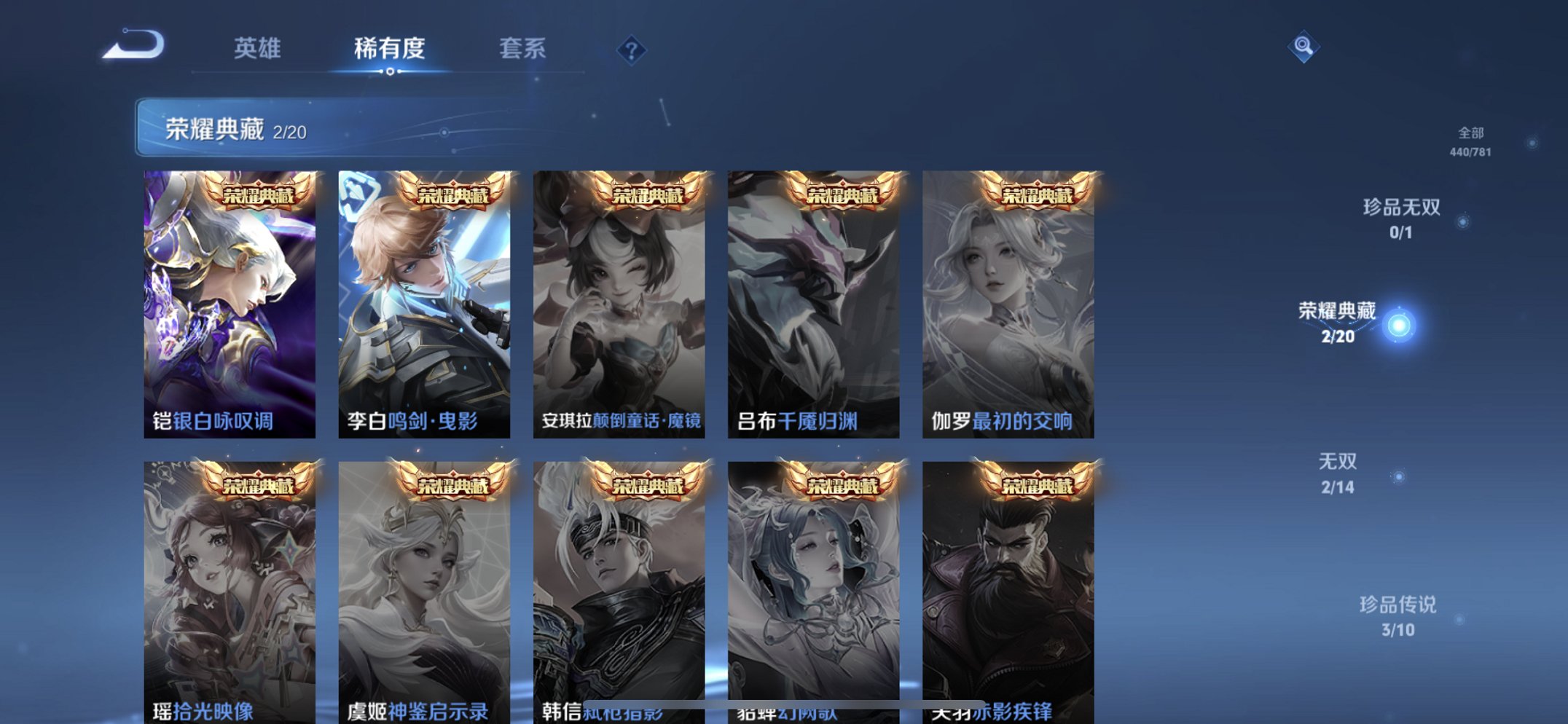Screen dimensions: 1568x724
Task: Select the 稀有度 tab
Action: point(390,48)
